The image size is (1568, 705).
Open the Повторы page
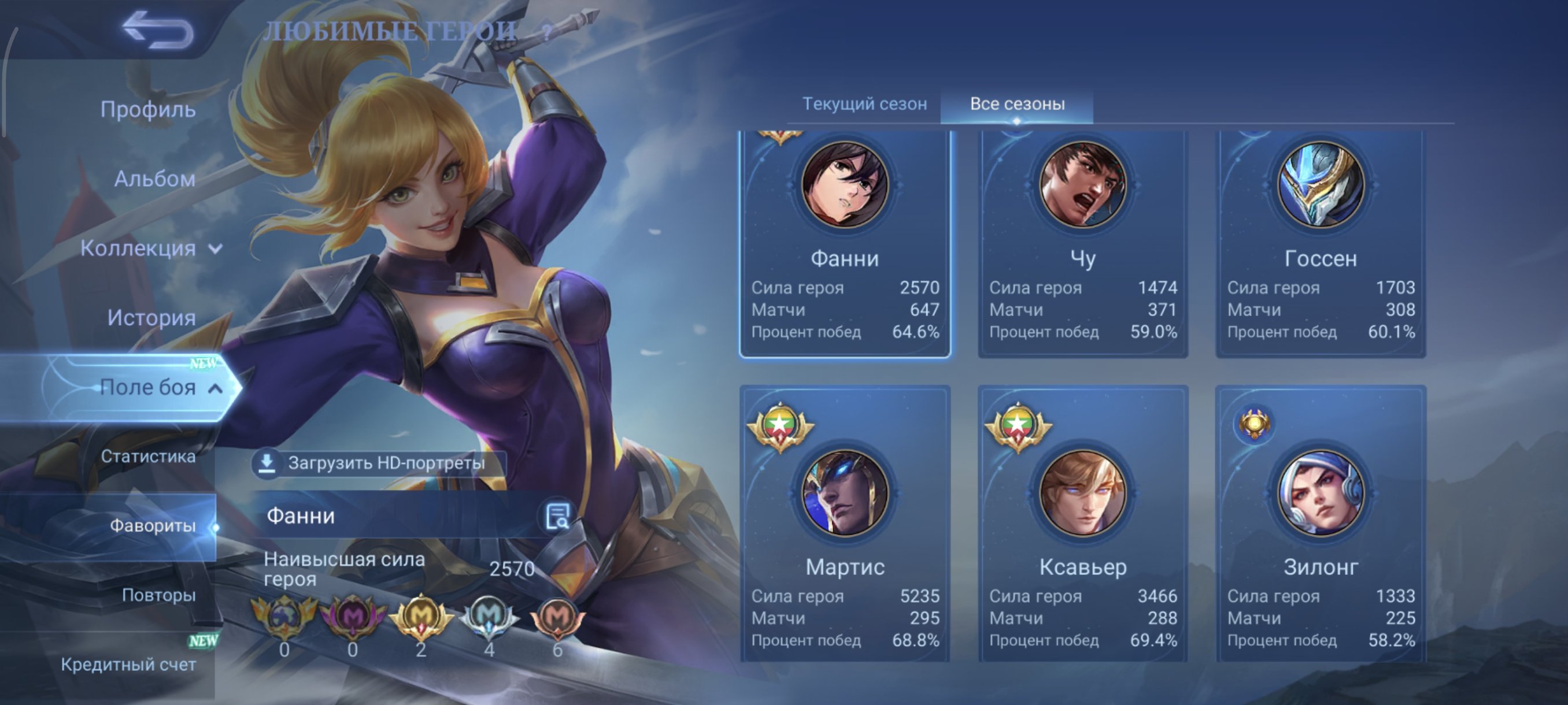pos(158,595)
